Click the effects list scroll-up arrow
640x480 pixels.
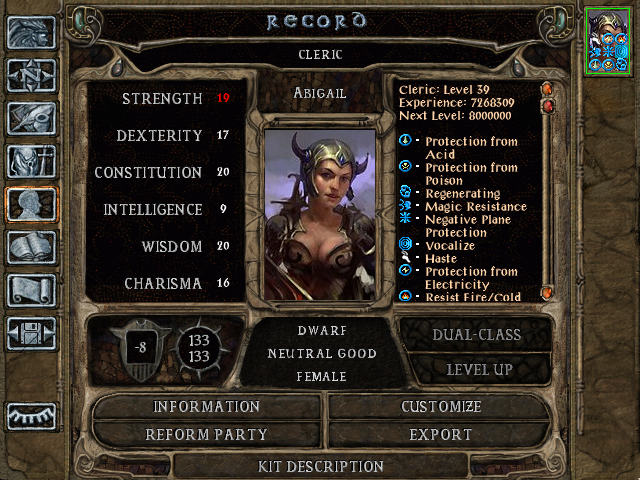tap(547, 89)
